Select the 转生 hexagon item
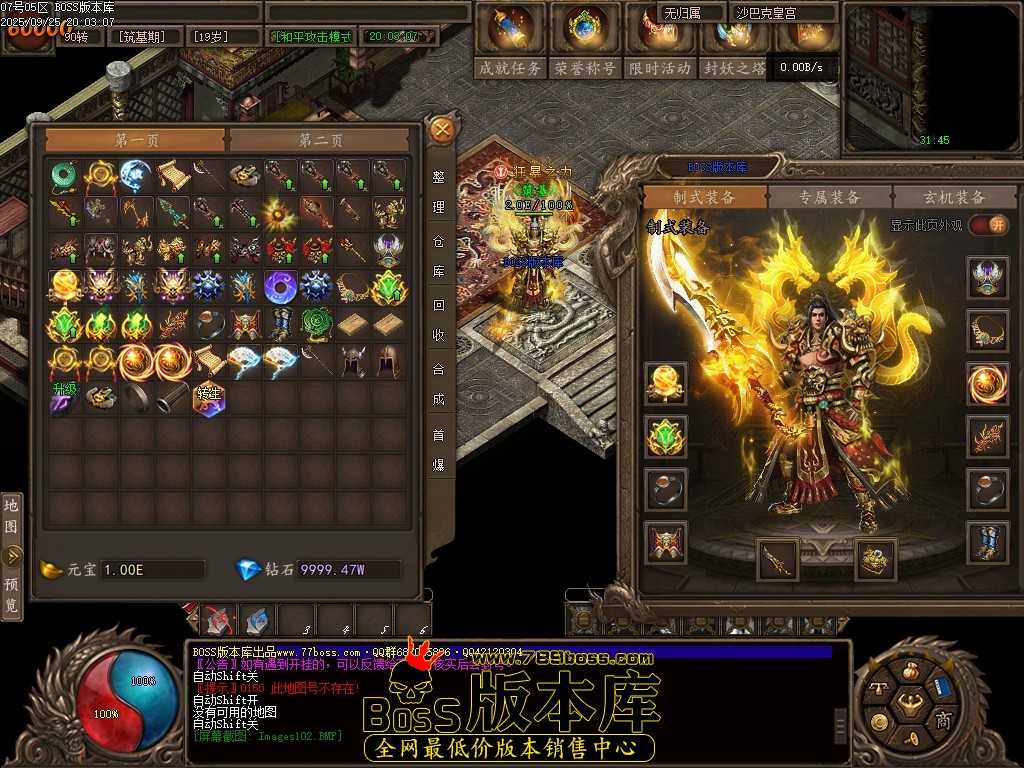 tap(209, 397)
